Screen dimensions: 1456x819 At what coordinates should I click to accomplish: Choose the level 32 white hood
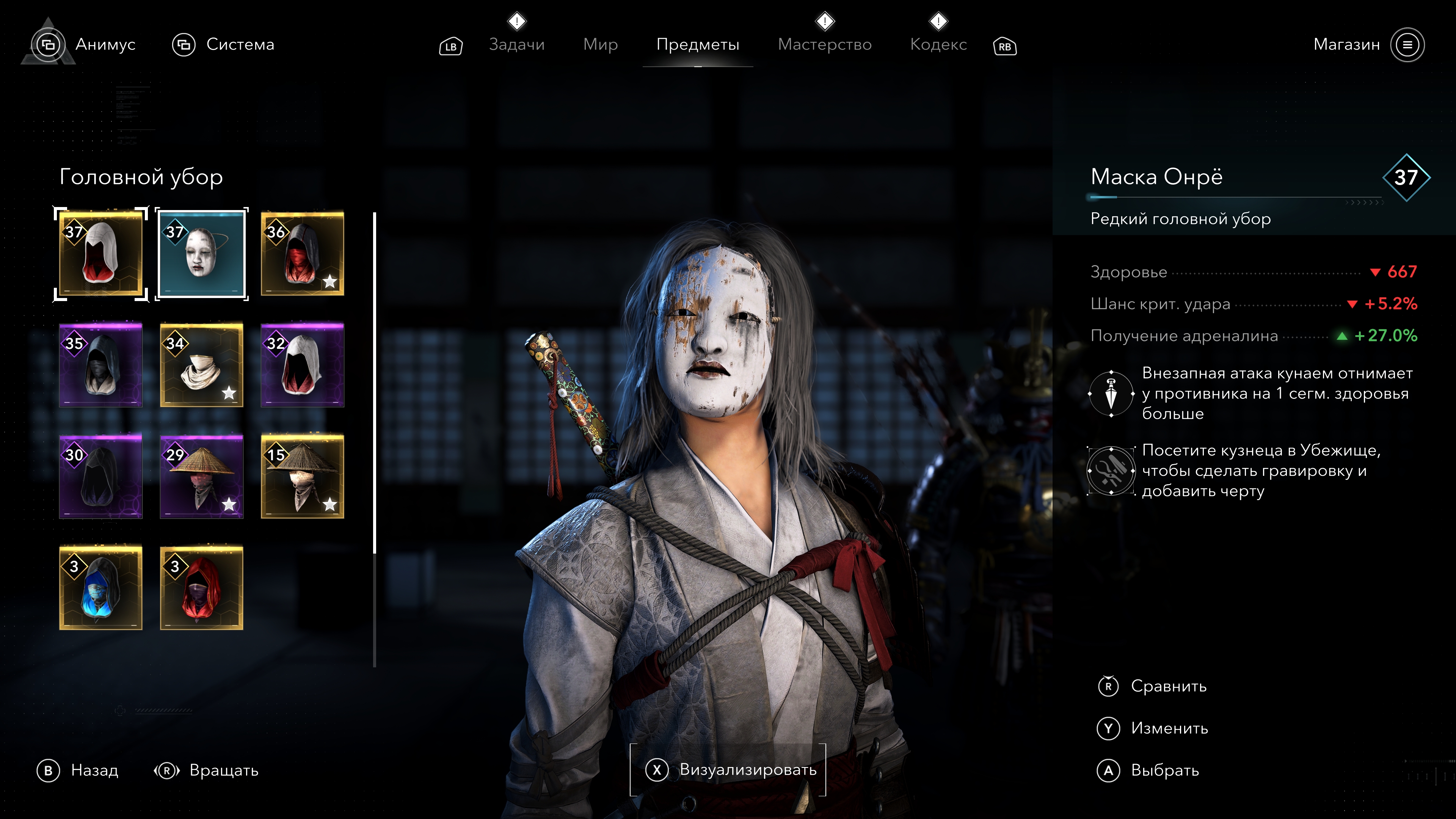coord(303,365)
